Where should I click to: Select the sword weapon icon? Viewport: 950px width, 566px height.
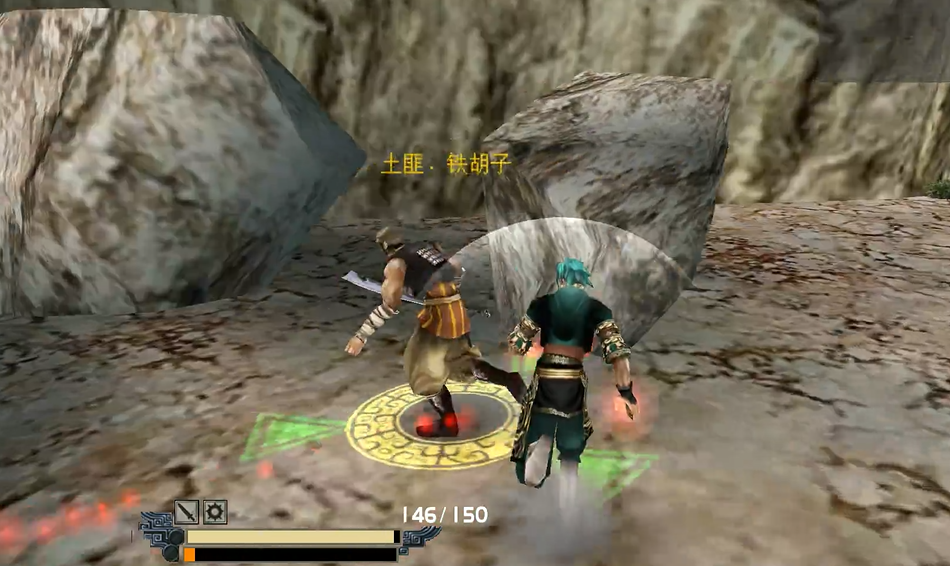tap(187, 512)
